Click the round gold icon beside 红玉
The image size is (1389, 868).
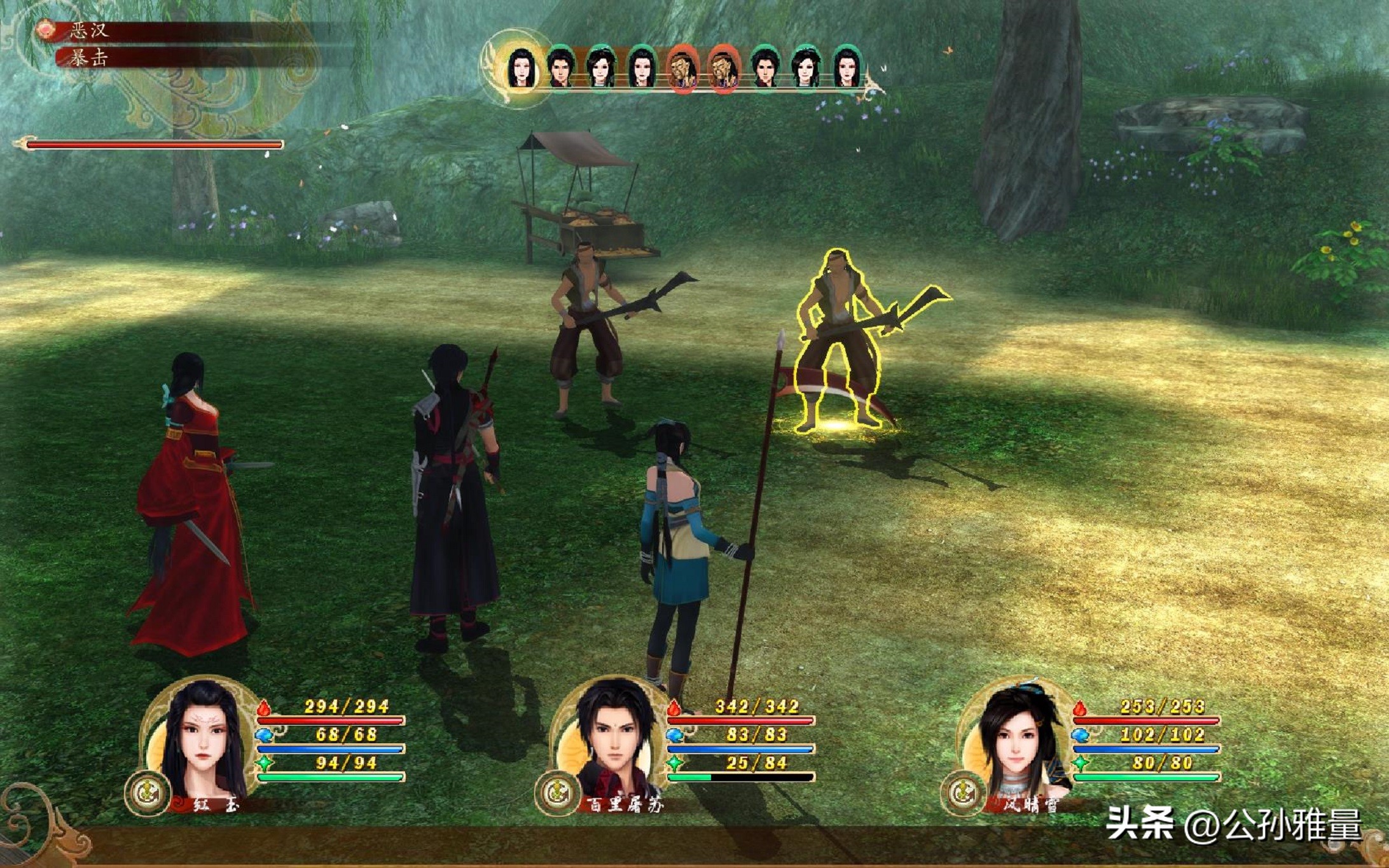click(x=148, y=793)
